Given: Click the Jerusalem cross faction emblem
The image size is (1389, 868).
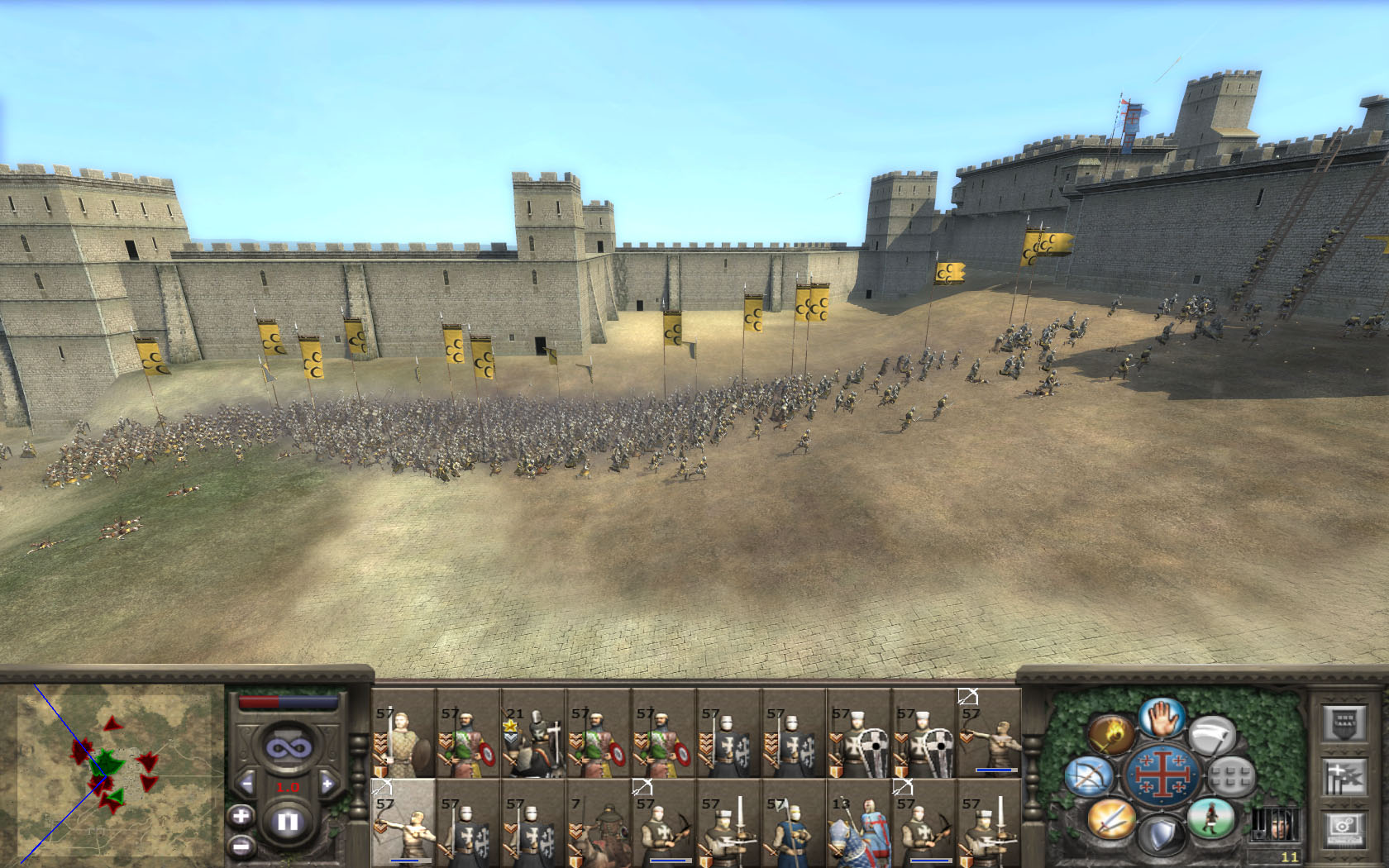Looking at the screenshot, I should tap(1162, 776).
